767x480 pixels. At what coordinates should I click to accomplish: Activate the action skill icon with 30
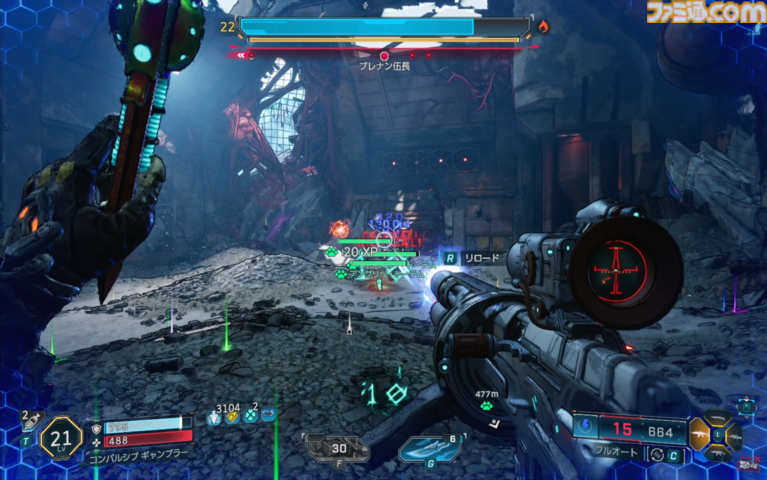tap(337, 449)
